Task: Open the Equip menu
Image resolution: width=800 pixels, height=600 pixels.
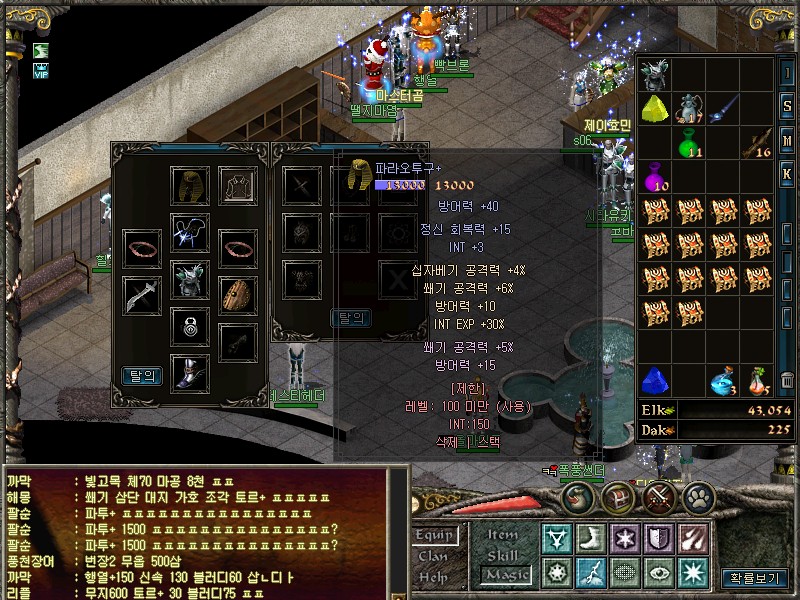Action: tap(436, 536)
